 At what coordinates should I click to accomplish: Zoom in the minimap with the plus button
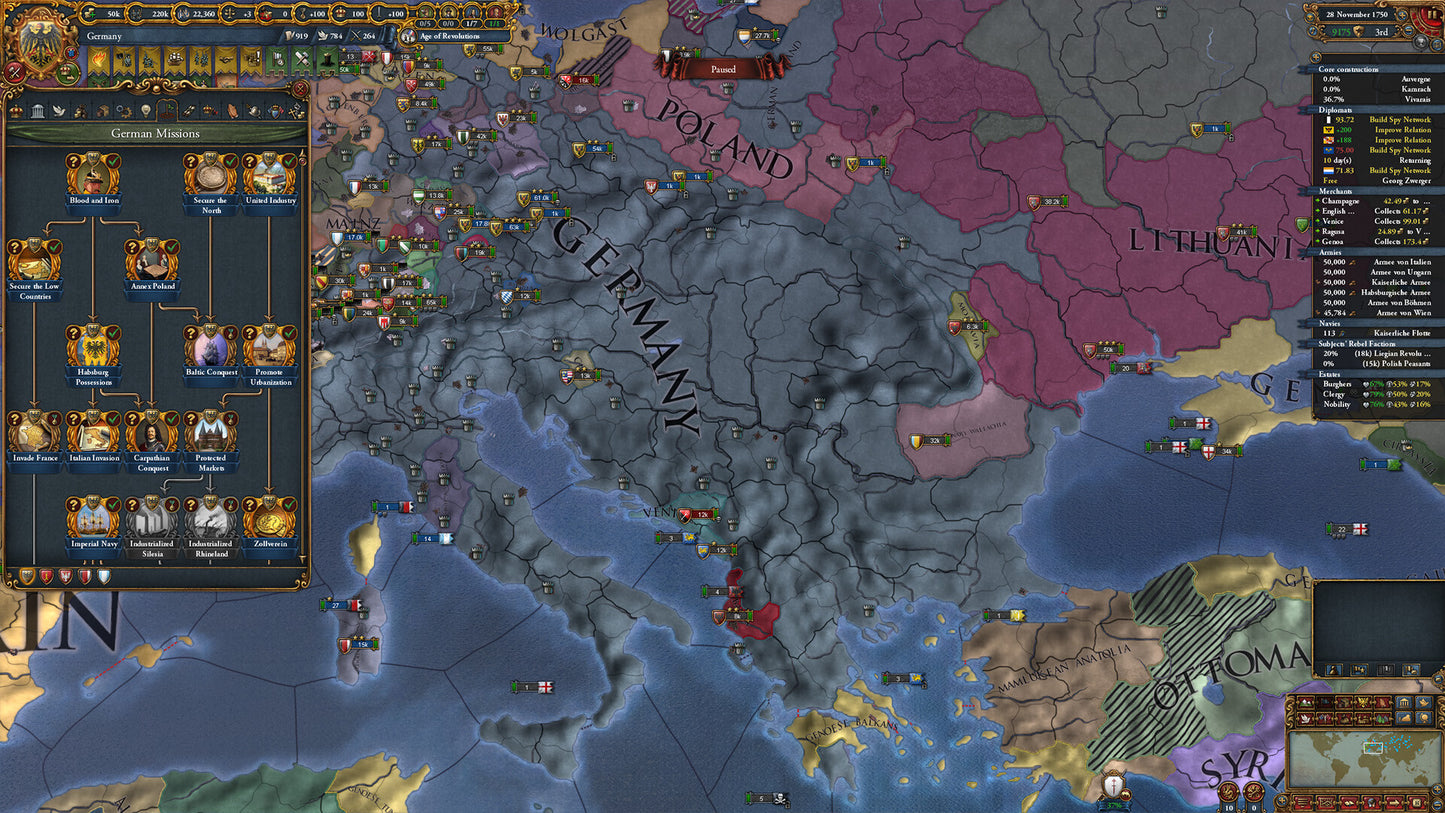[x=1437, y=787]
